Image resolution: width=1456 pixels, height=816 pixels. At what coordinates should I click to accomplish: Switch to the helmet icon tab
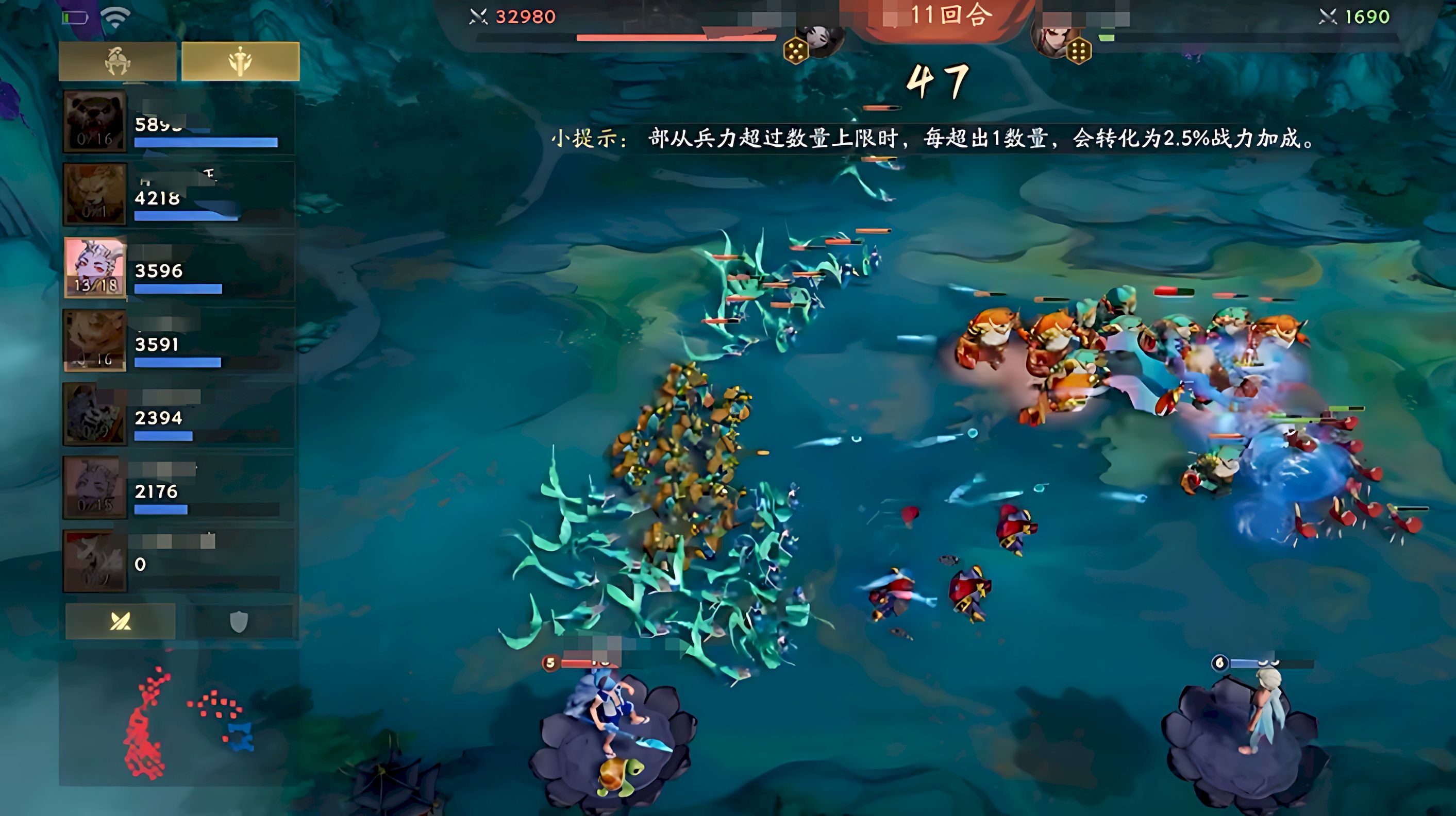tap(118, 61)
